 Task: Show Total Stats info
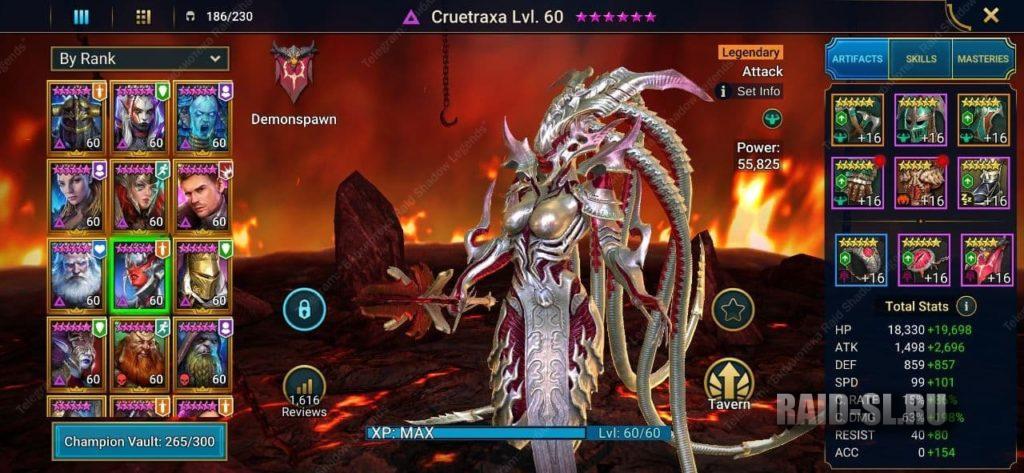(966, 306)
